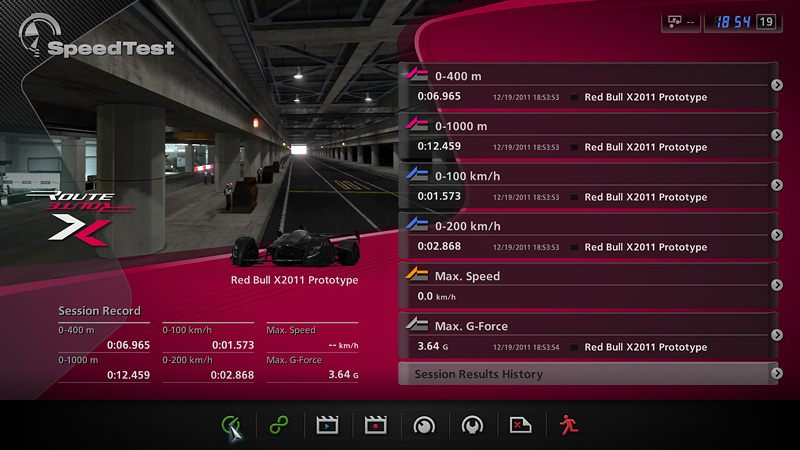Open the round dial settings icon
This screenshot has height=450, width=800.
424,425
